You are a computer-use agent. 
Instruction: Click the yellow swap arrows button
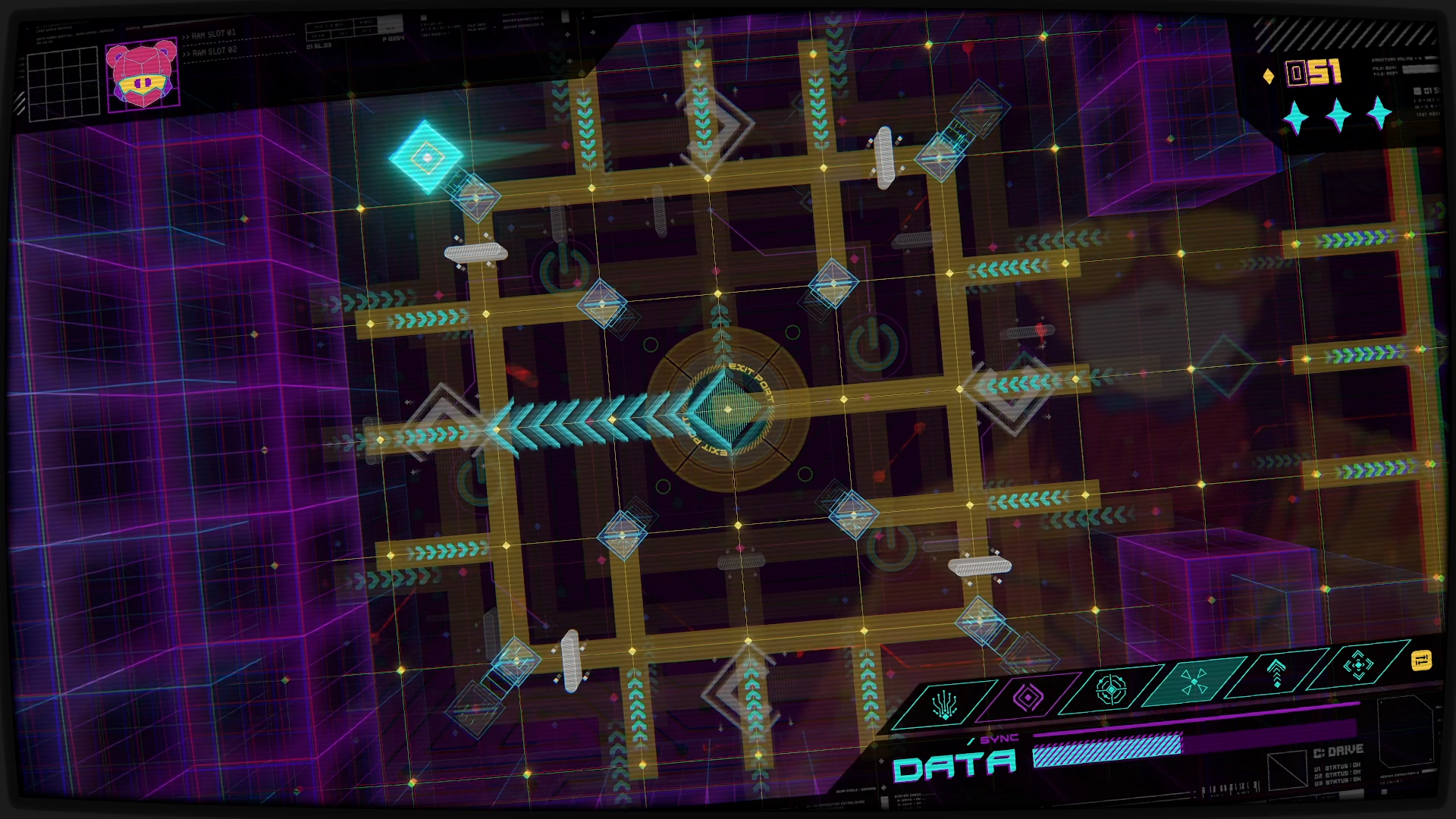pyautogui.click(x=1422, y=660)
